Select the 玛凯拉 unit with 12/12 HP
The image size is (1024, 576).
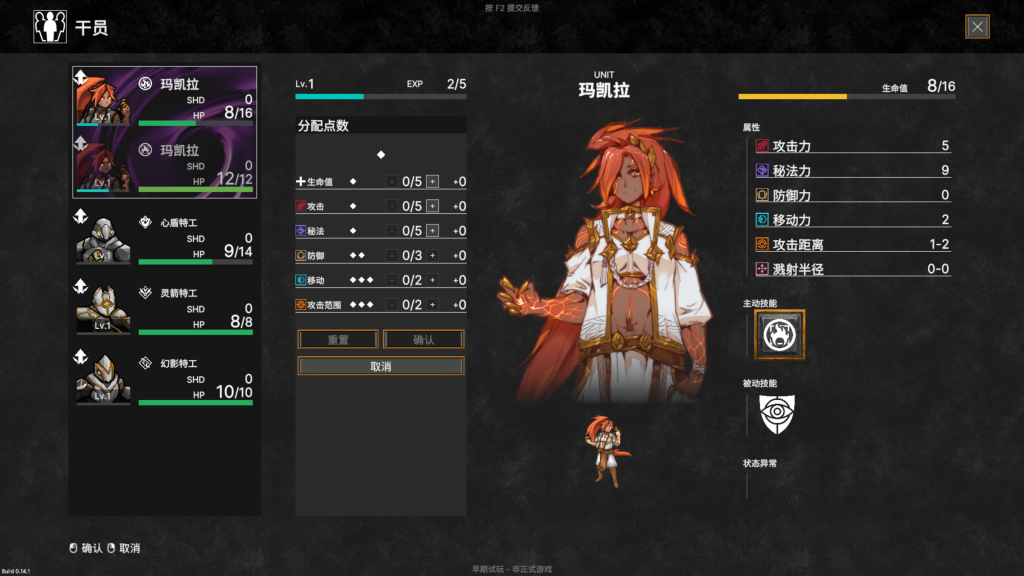pos(165,165)
